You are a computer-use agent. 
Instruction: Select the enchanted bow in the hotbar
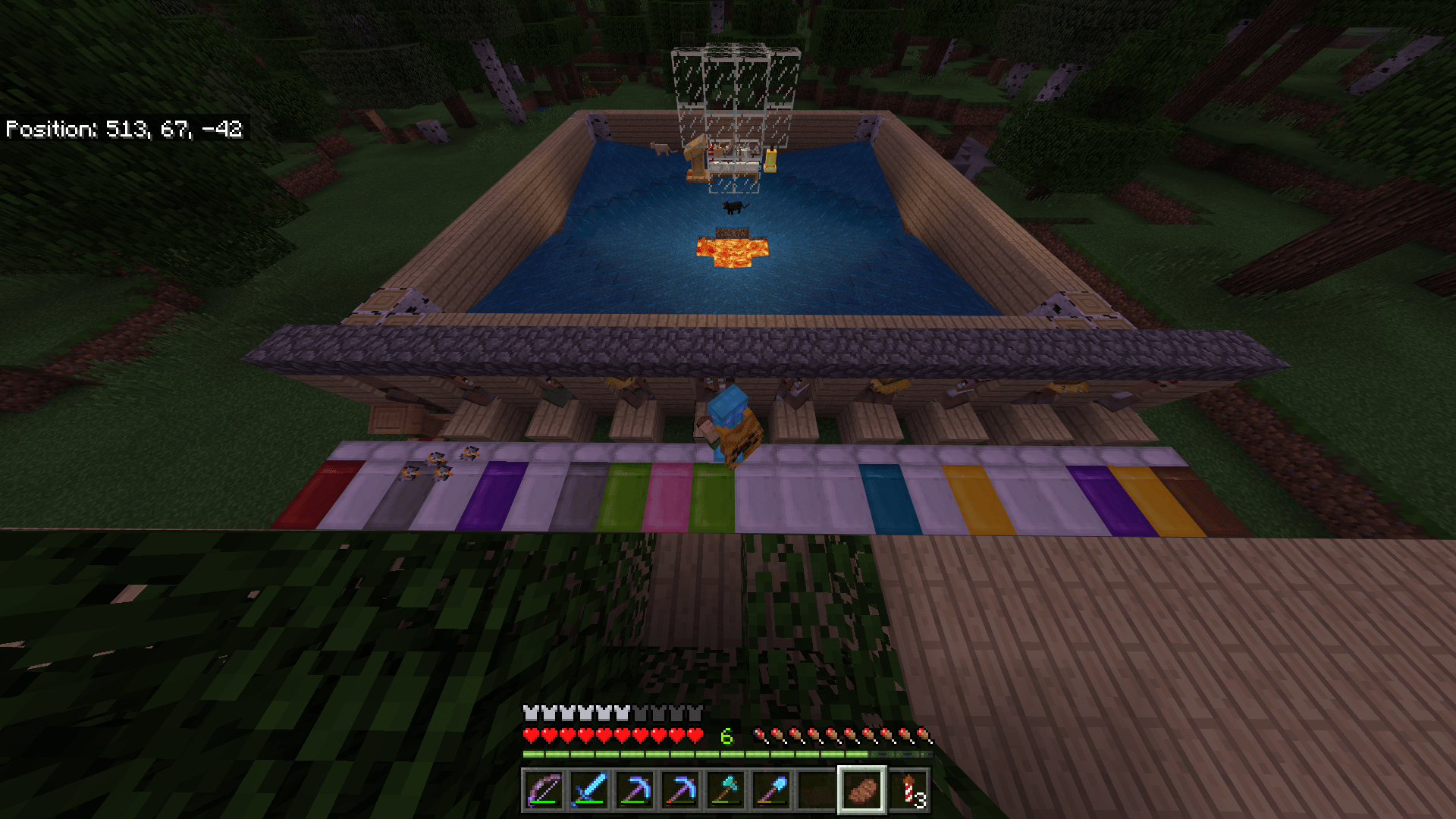tap(544, 791)
